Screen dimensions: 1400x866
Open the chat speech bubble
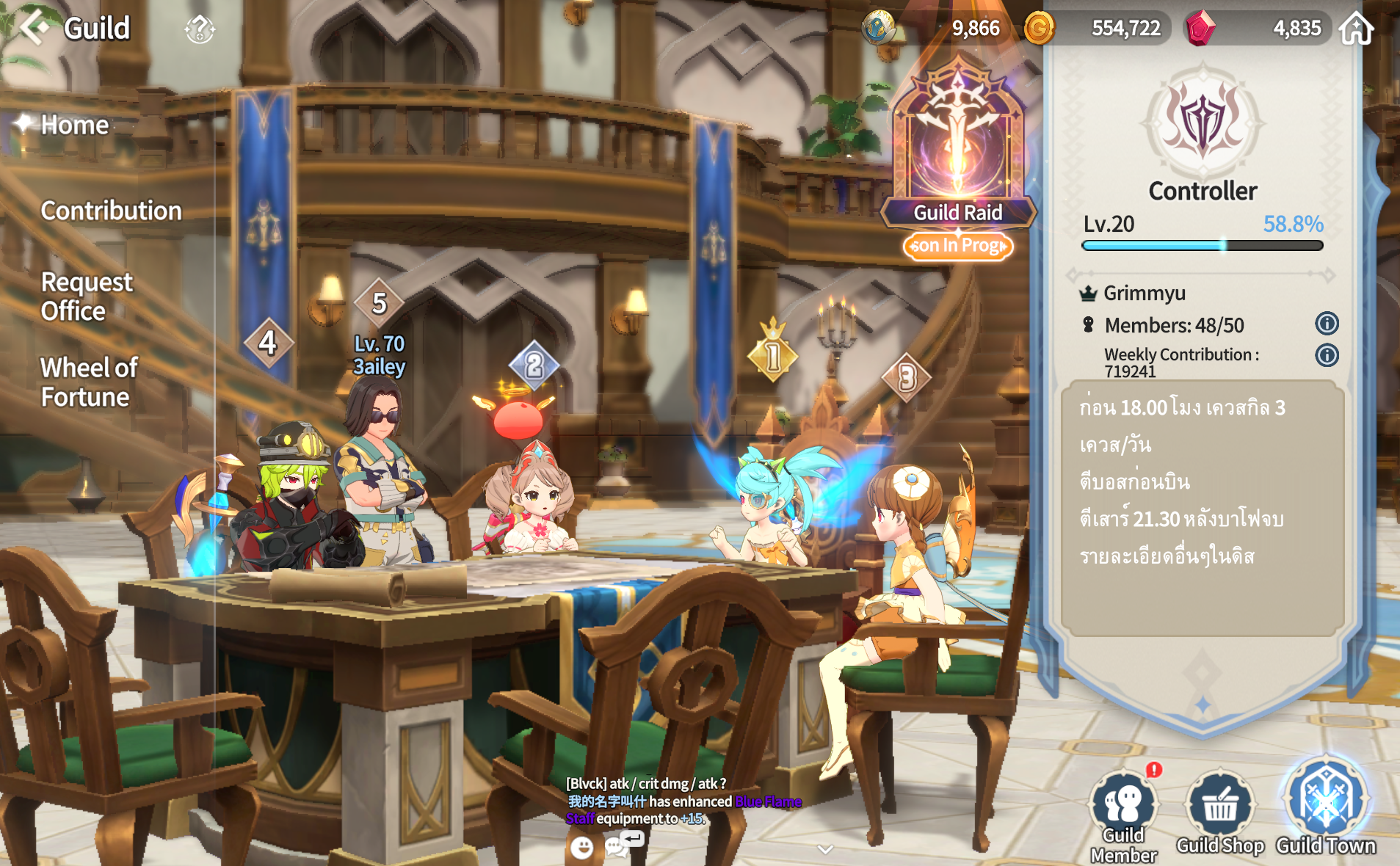pos(615,848)
